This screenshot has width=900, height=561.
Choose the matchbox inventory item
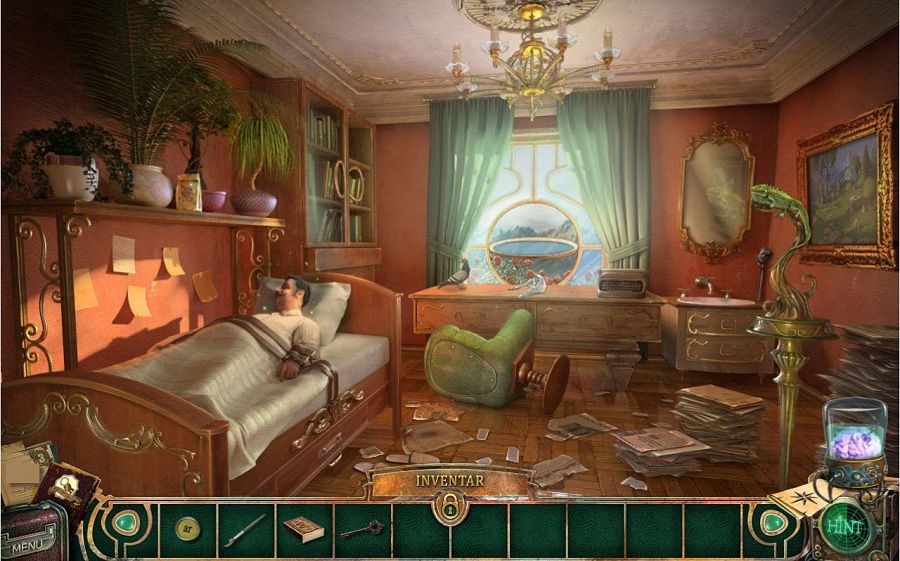pos(302,528)
